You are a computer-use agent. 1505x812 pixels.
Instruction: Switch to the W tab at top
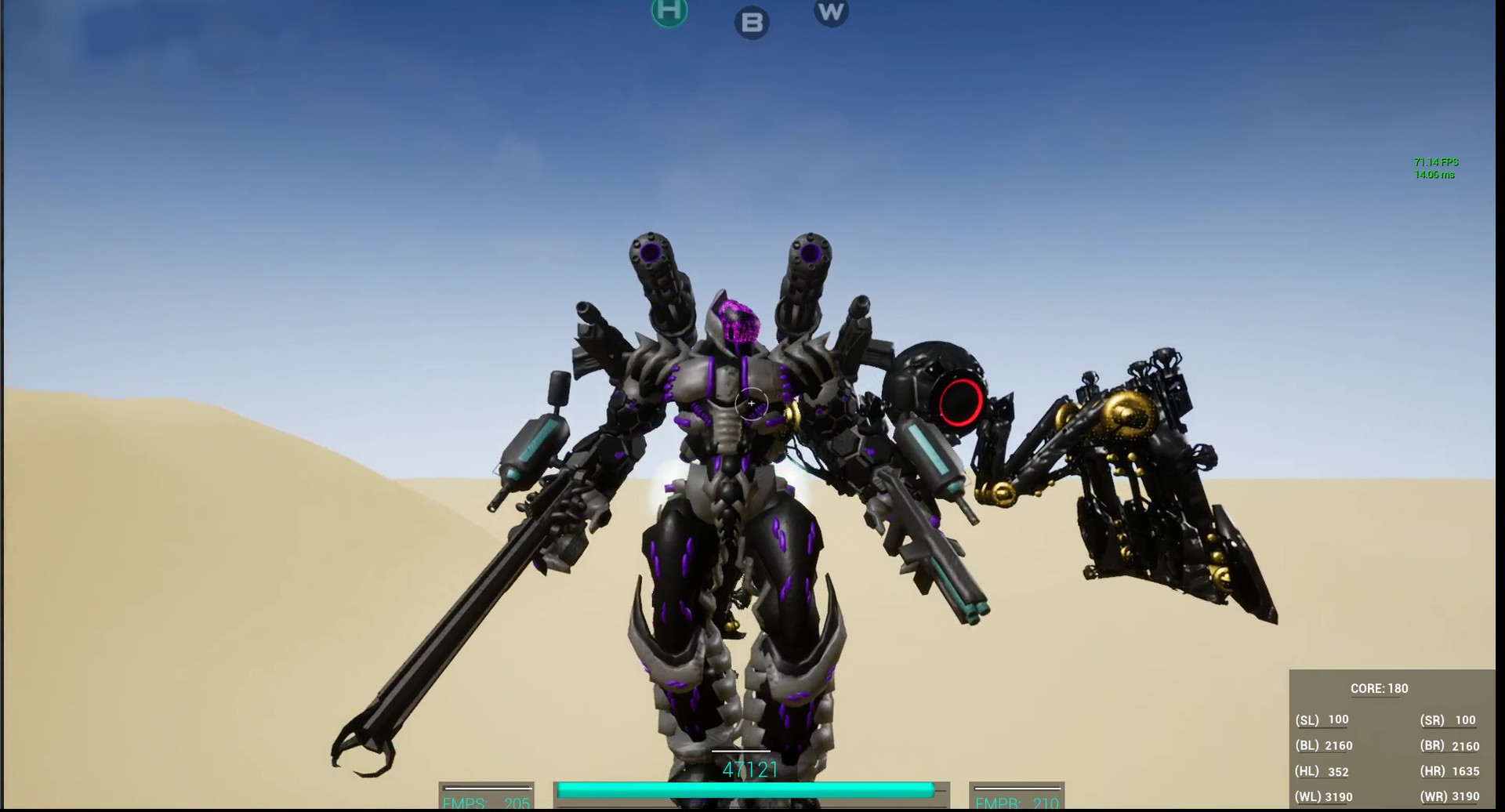pyautogui.click(x=831, y=12)
